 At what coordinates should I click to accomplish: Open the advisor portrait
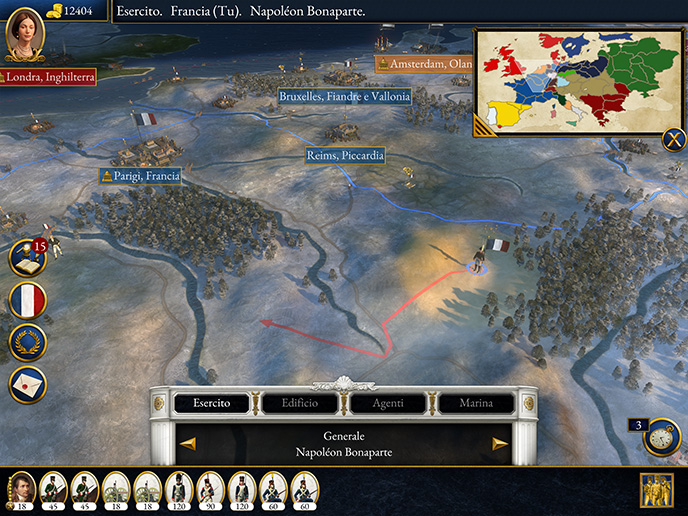click(x=24, y=34)
